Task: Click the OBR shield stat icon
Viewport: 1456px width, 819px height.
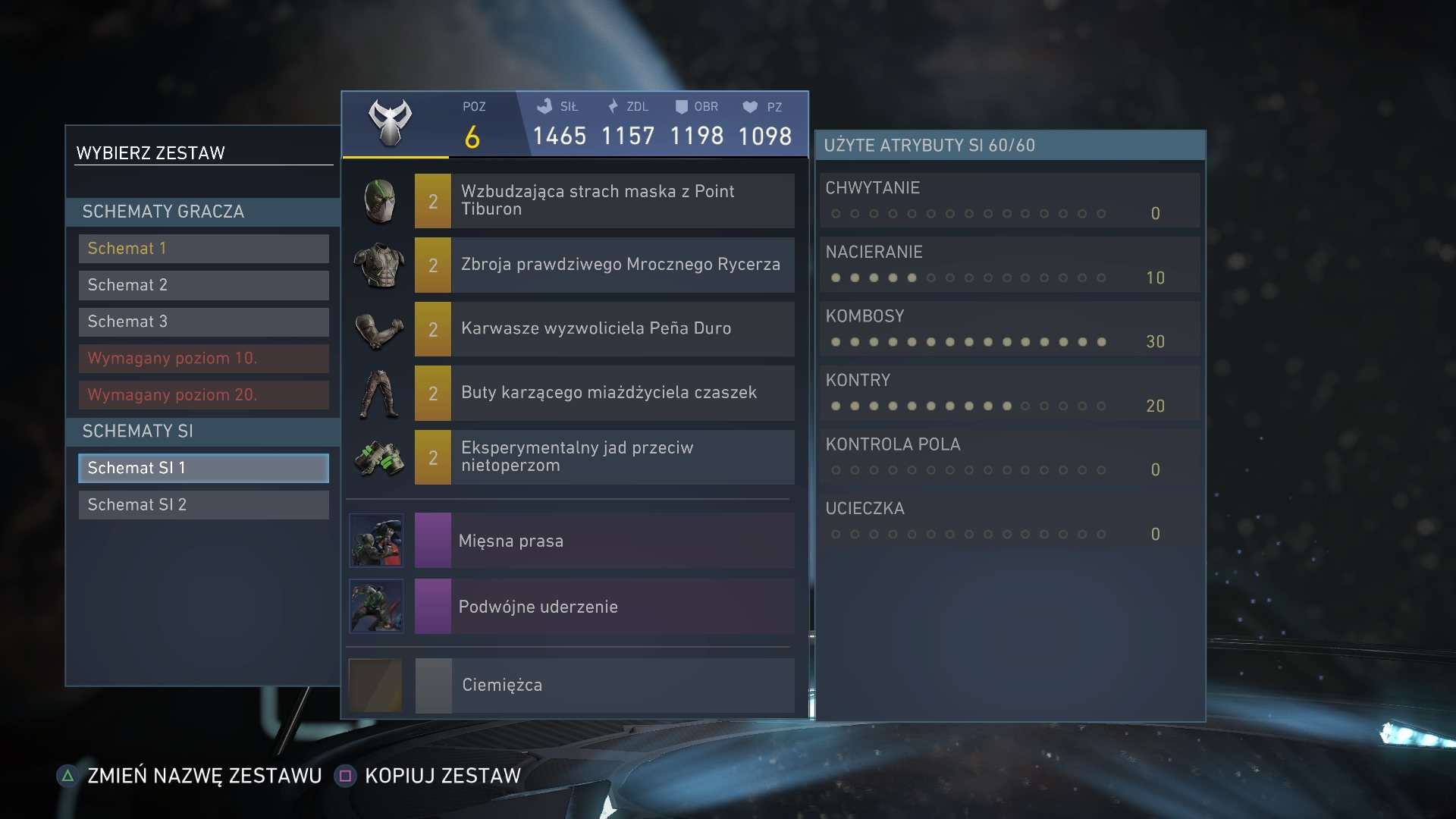Action: pyautogui.click(x=682, y=106)
